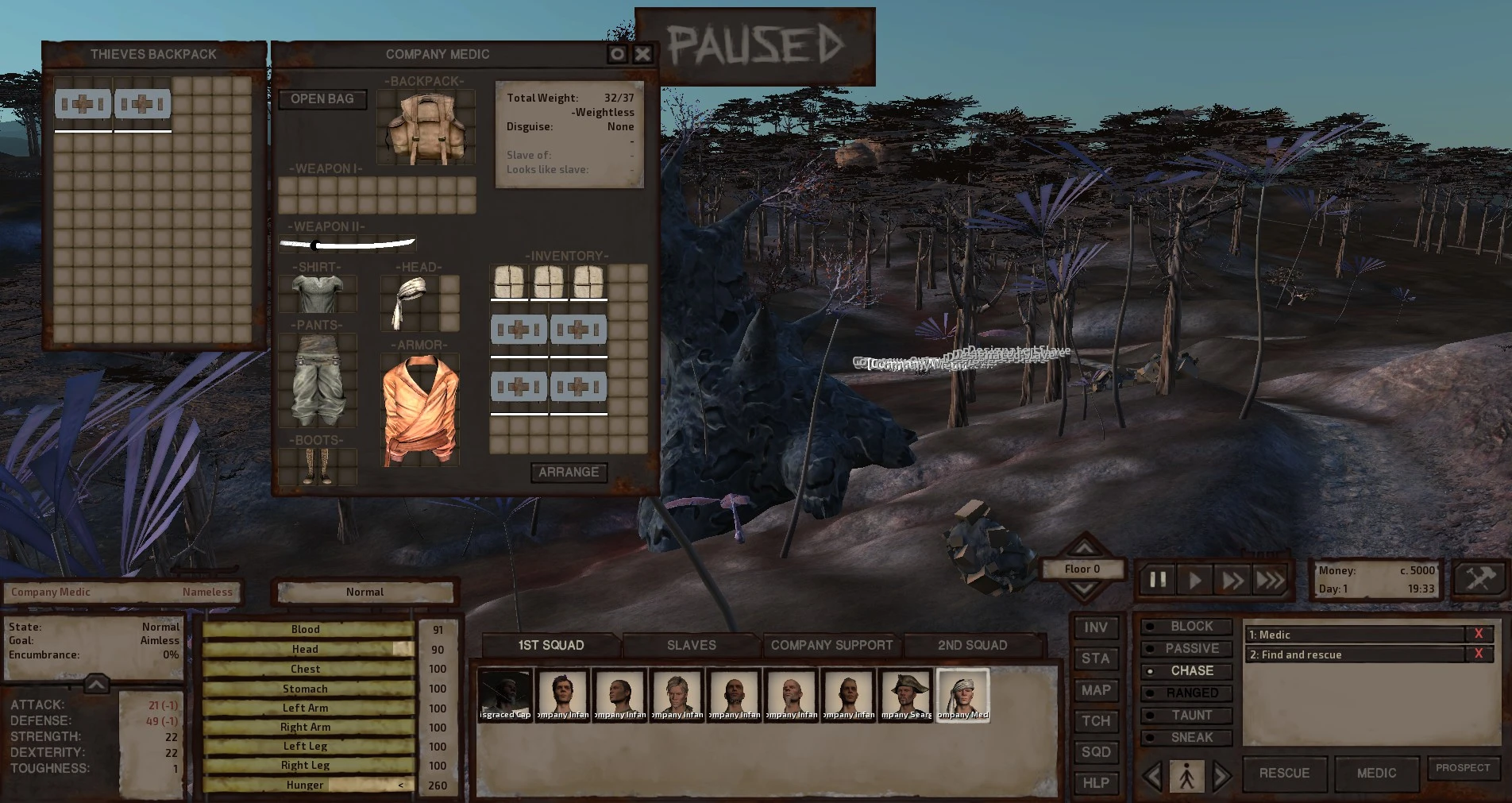Pick the orange armor robe item
The image size is (1512, 803).
[x=419, y=411]
